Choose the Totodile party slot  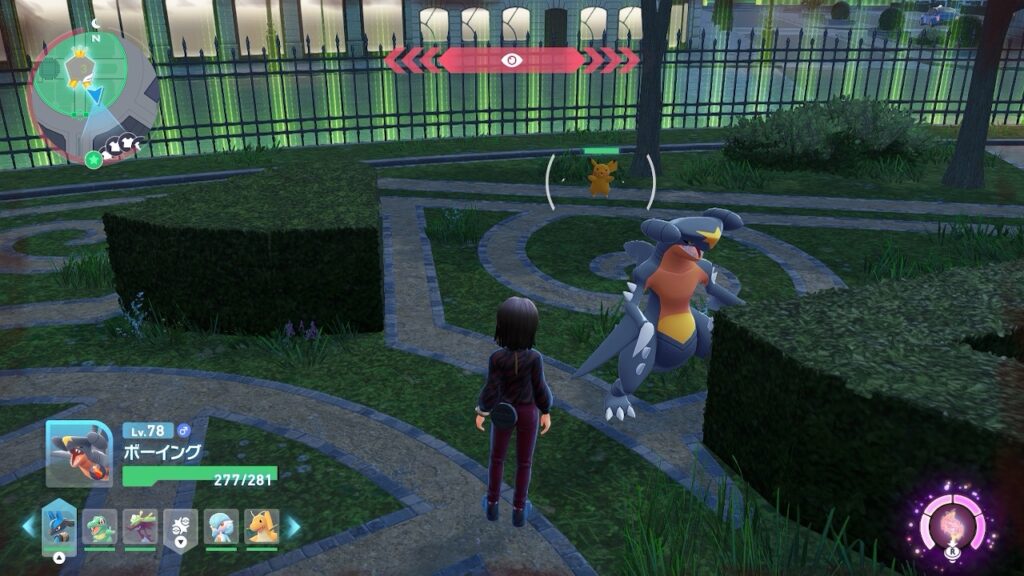point(99,526)
